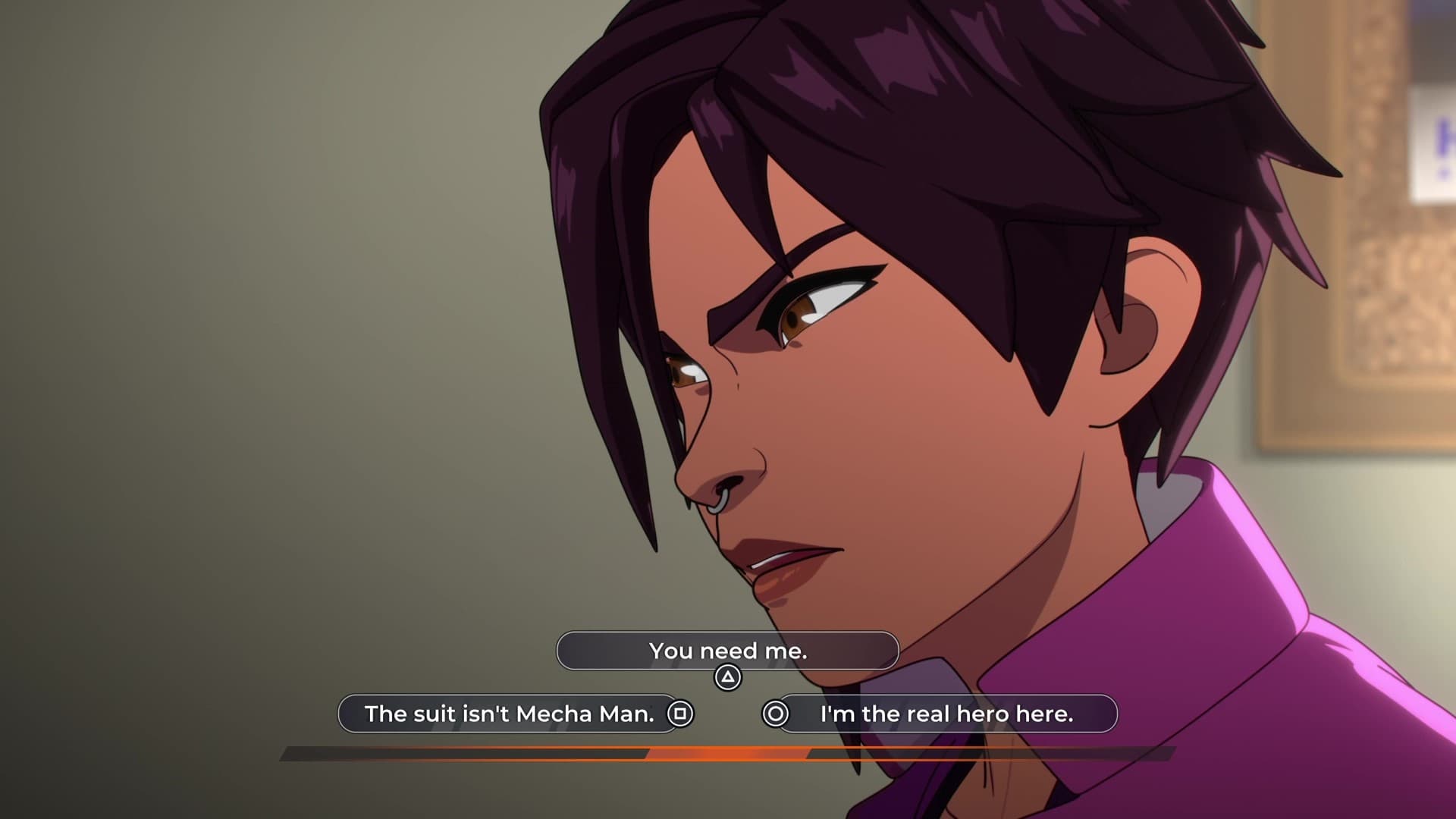Choose the "You need me." reply

click(x=727, y=651)
